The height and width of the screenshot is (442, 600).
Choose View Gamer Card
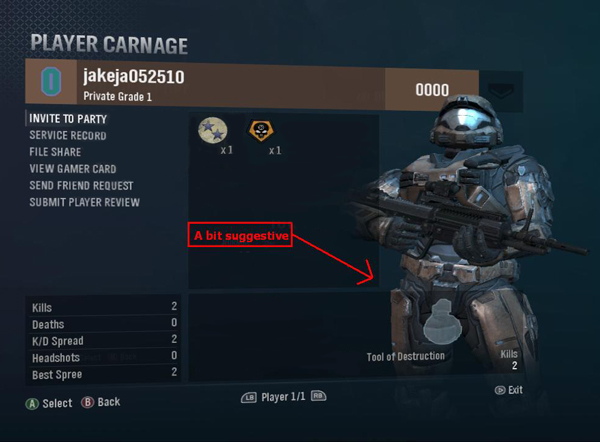click(75, 169)
